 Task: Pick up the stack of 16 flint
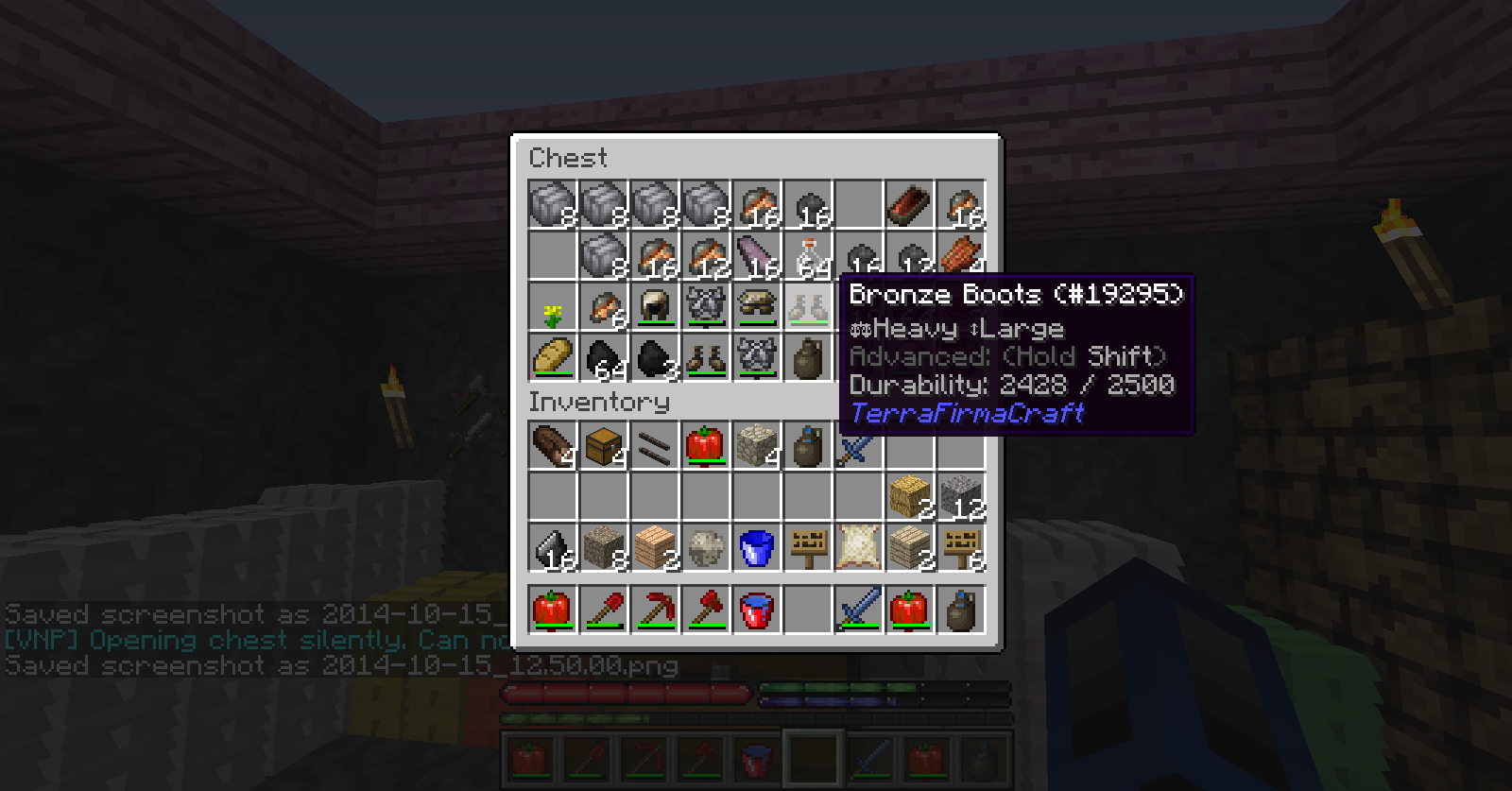click(553, 547)
